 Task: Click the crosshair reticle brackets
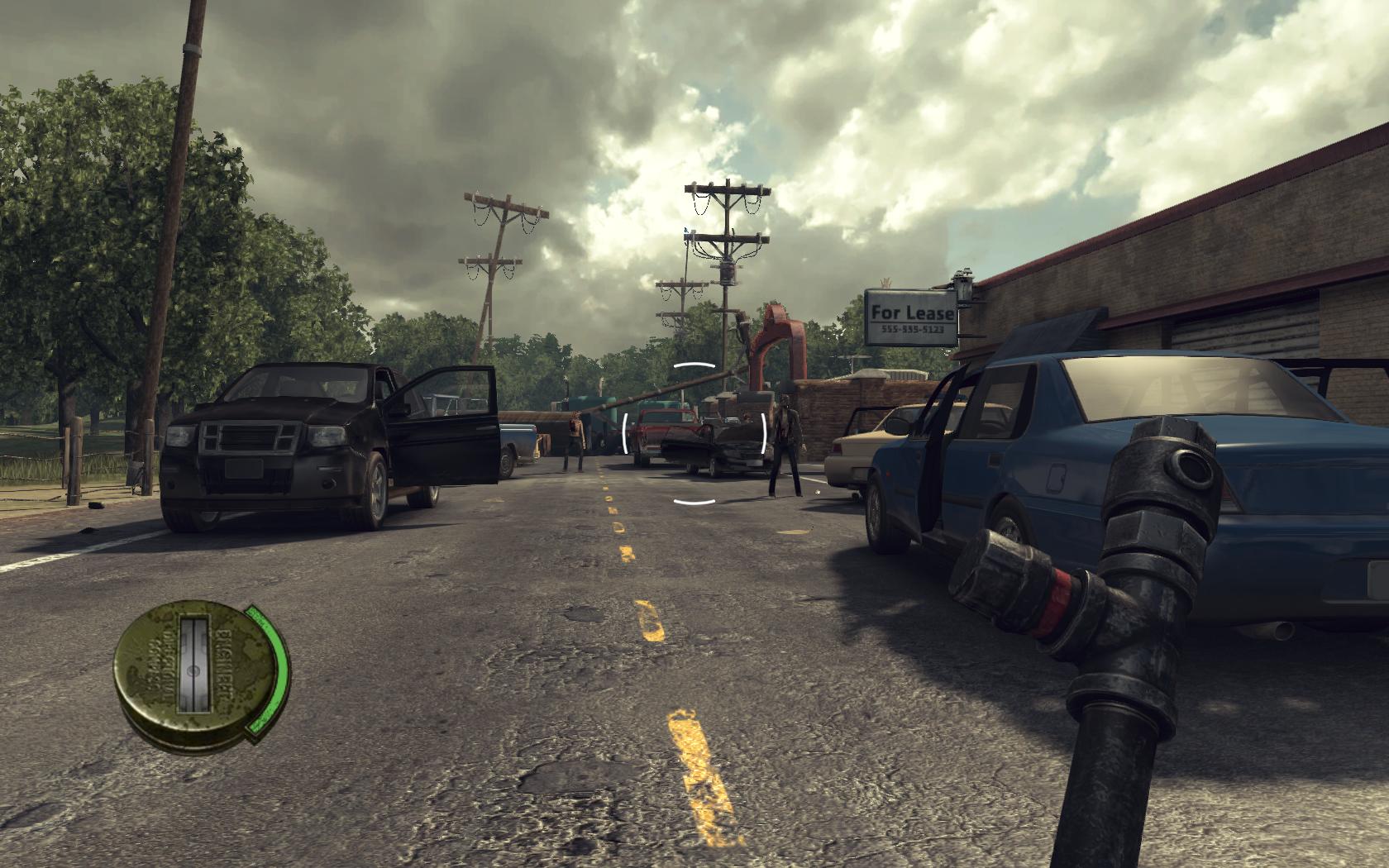click(x=693, y=430)
